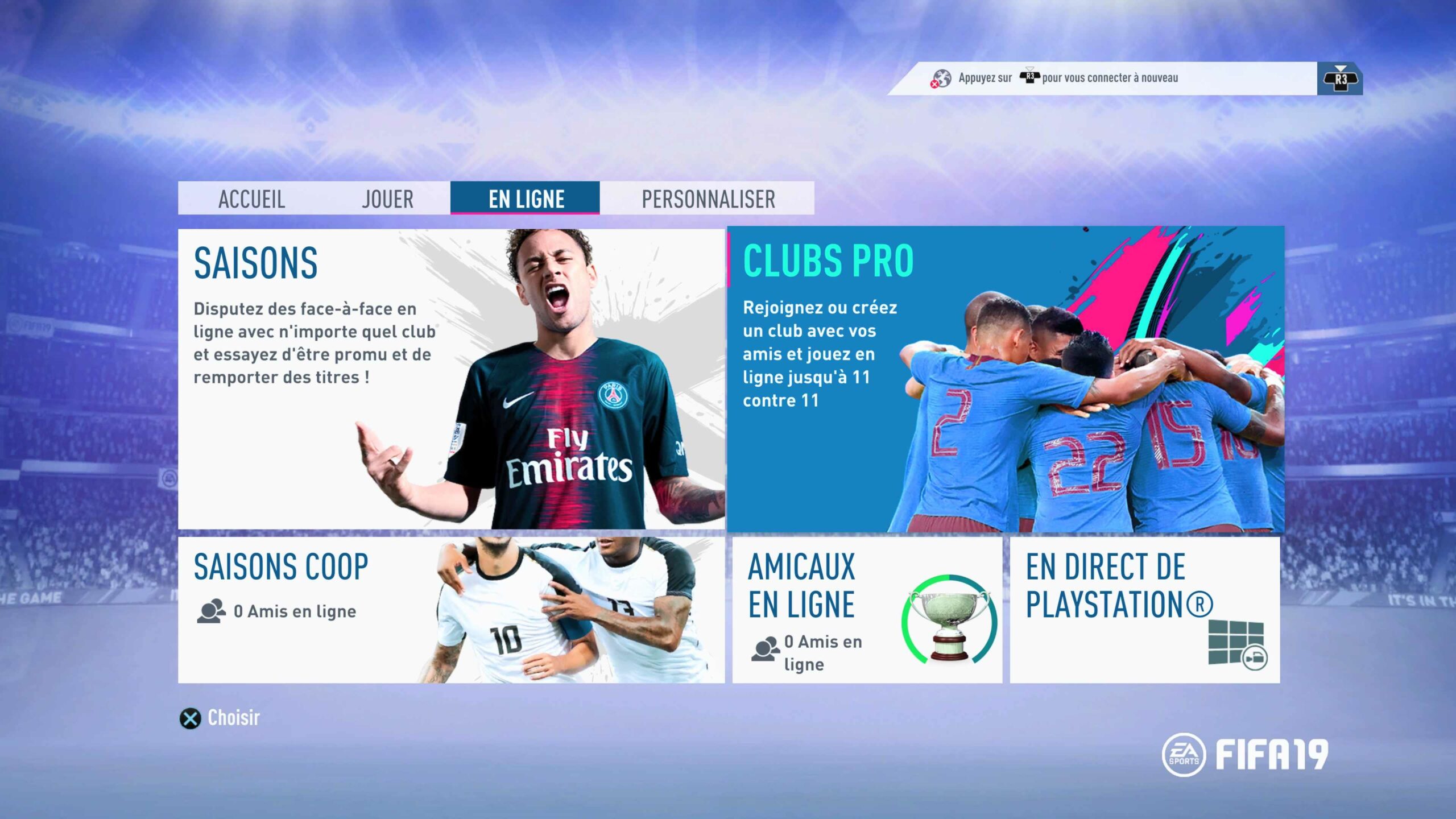This screenshot has height=819, width=1456.
Task: Switch to the ACCUEIL tab
Action: pos(252,198)
